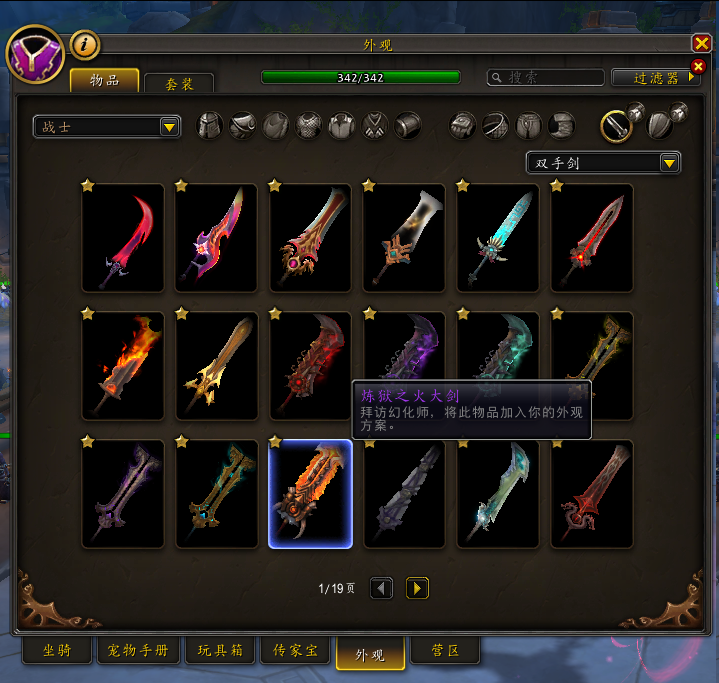Select the shield off-hand slot icon
The image size is (719, 683).
pos(659,124)
